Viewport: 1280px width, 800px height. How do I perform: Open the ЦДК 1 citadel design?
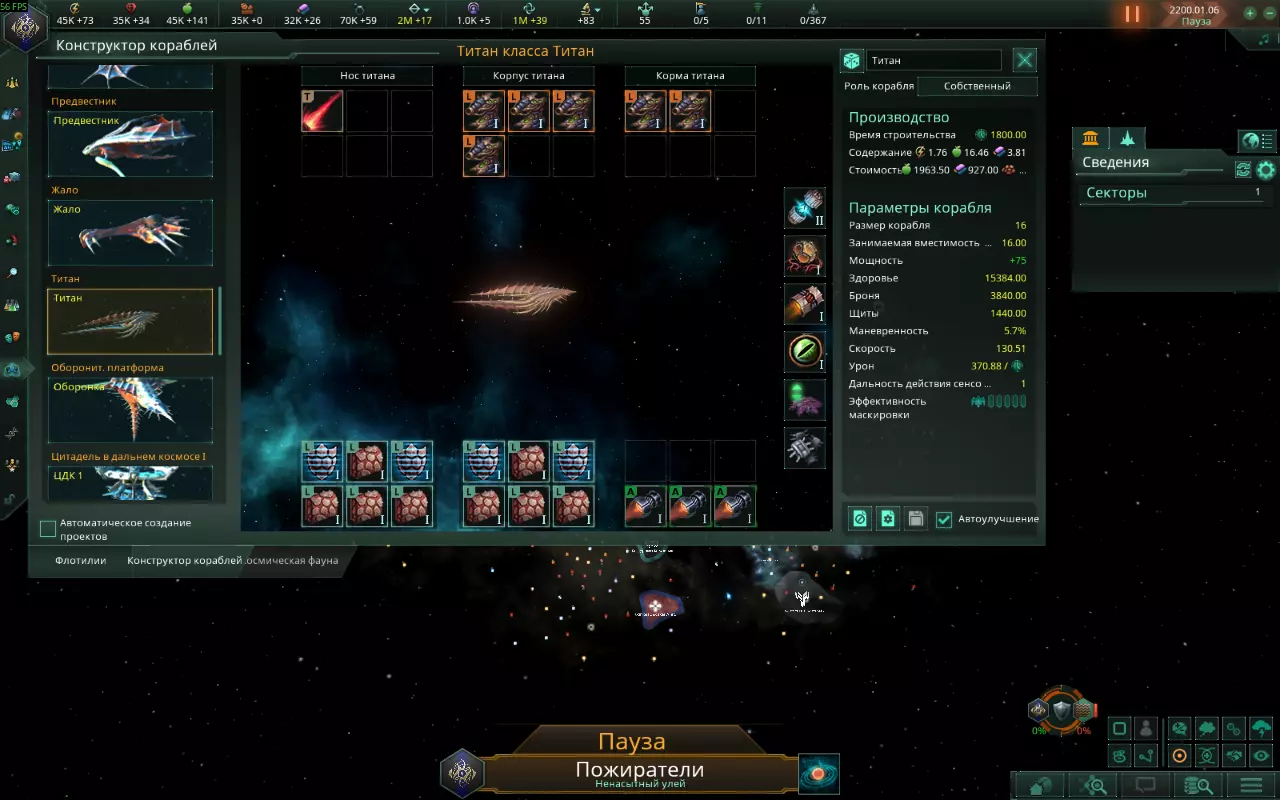point(130,483)
